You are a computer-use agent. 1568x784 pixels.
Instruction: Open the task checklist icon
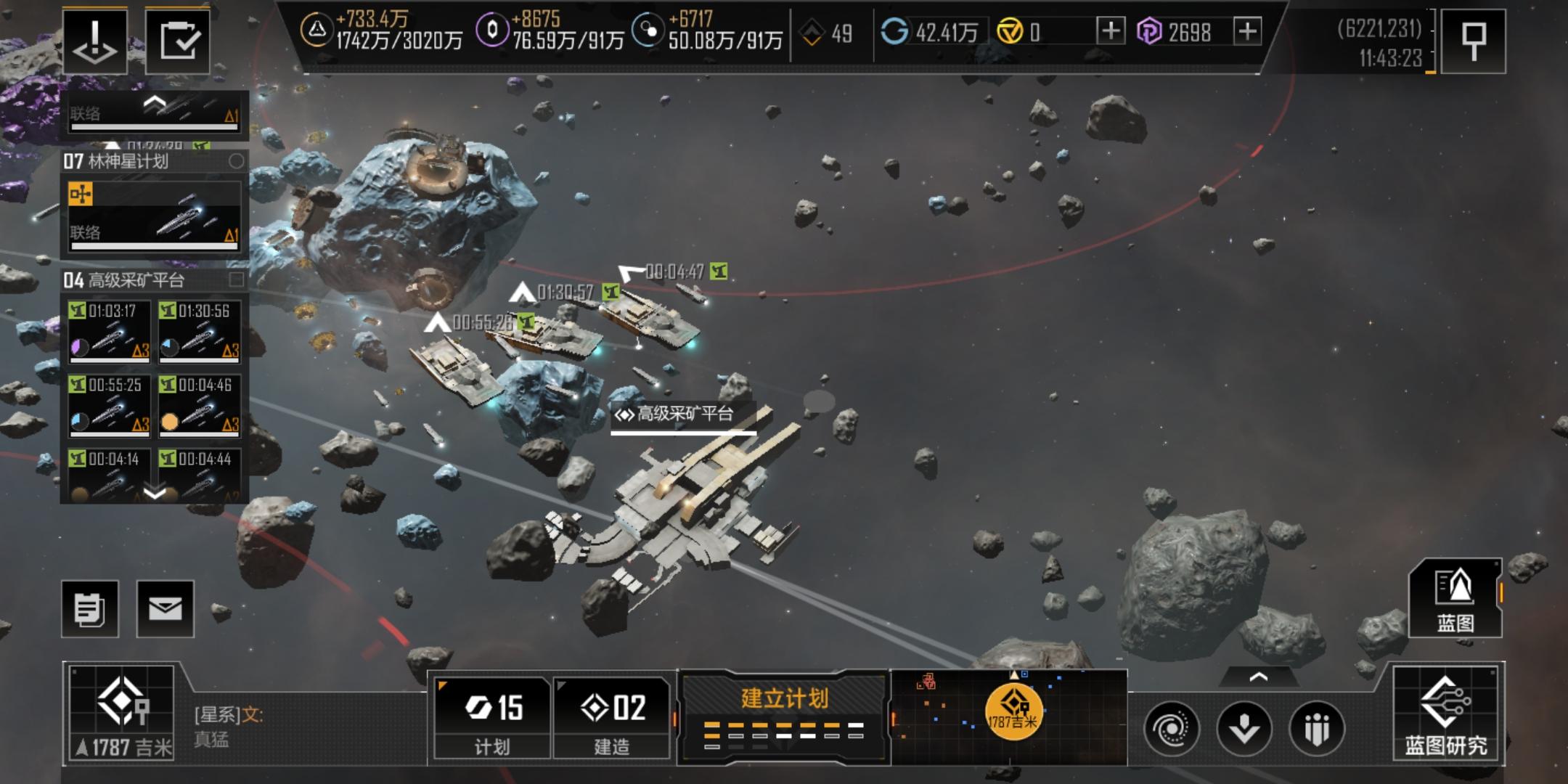[178, 41]
